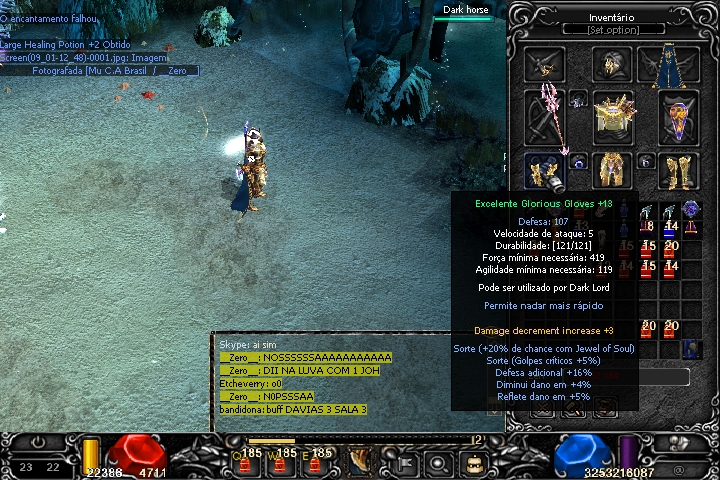Click the equipped helmet slot

click(611, 65)
